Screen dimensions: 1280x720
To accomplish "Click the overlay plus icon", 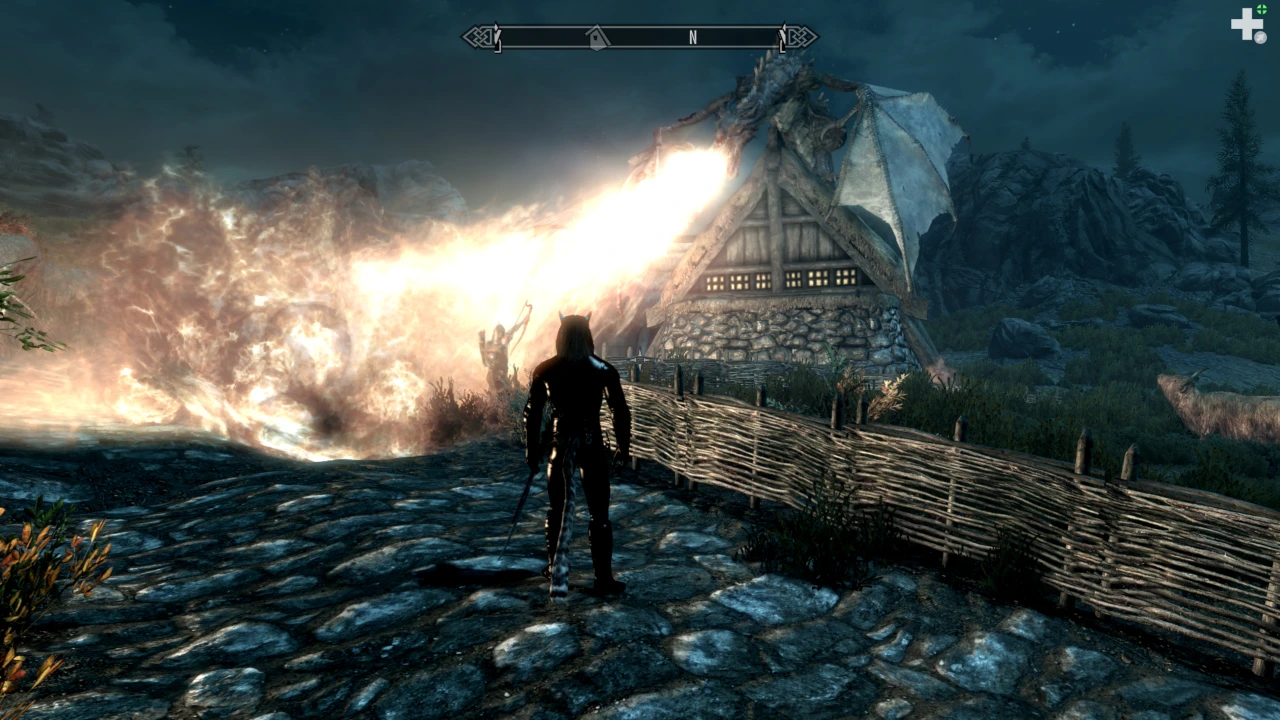I will [x=1247, y=24].
